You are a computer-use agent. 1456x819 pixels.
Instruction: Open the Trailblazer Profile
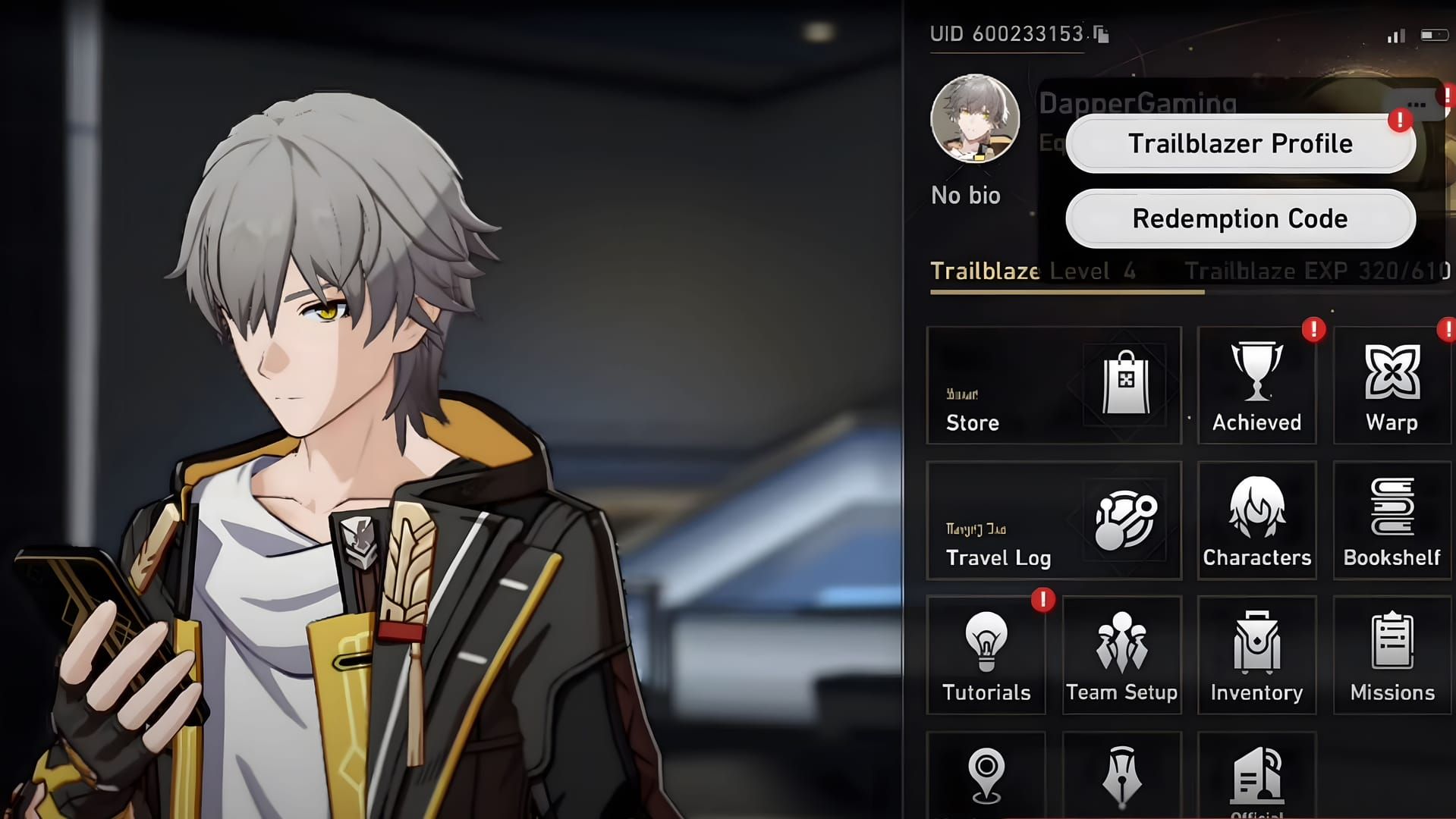1239,143
